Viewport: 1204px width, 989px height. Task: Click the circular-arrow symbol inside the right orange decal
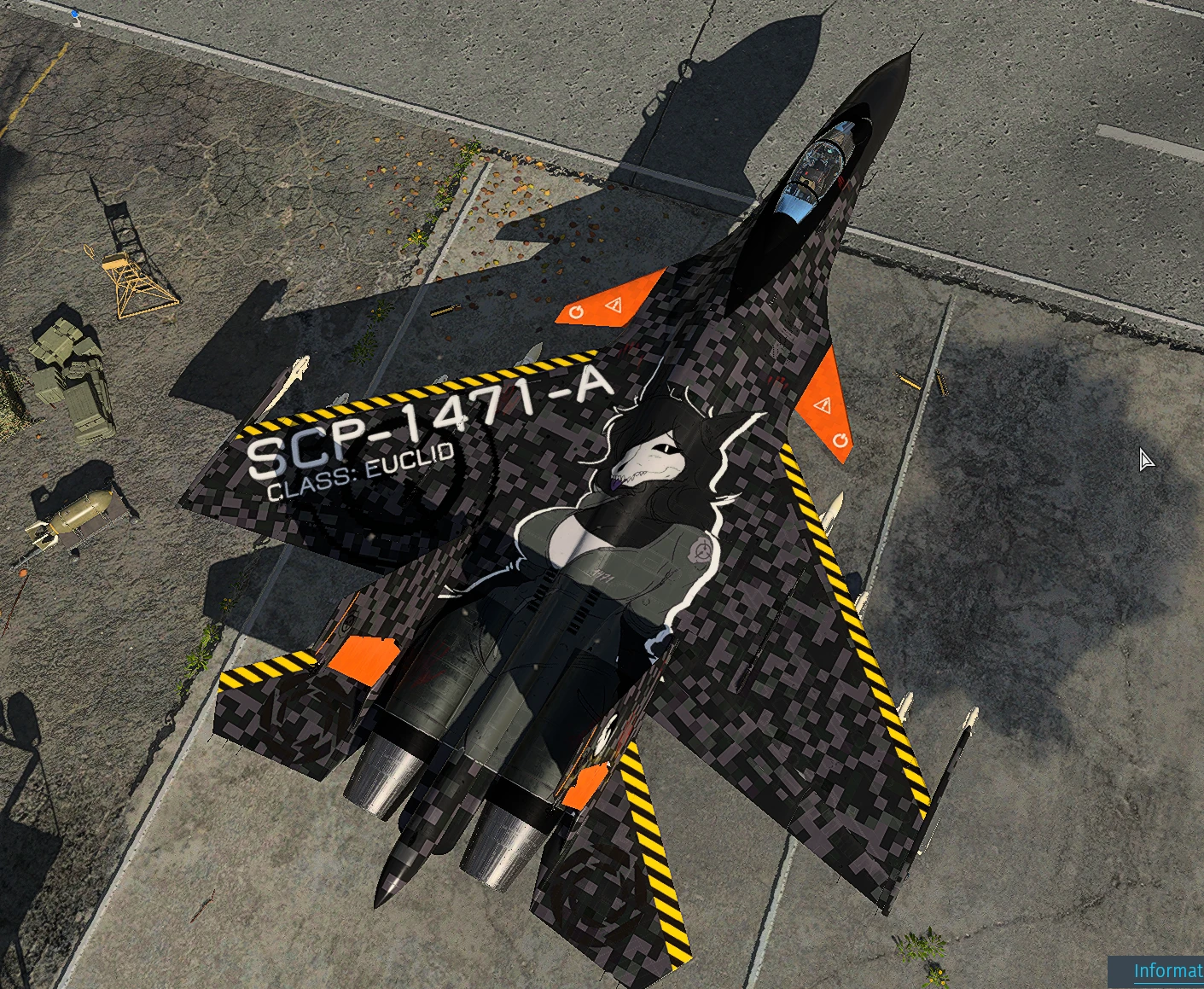click(841, 439)
